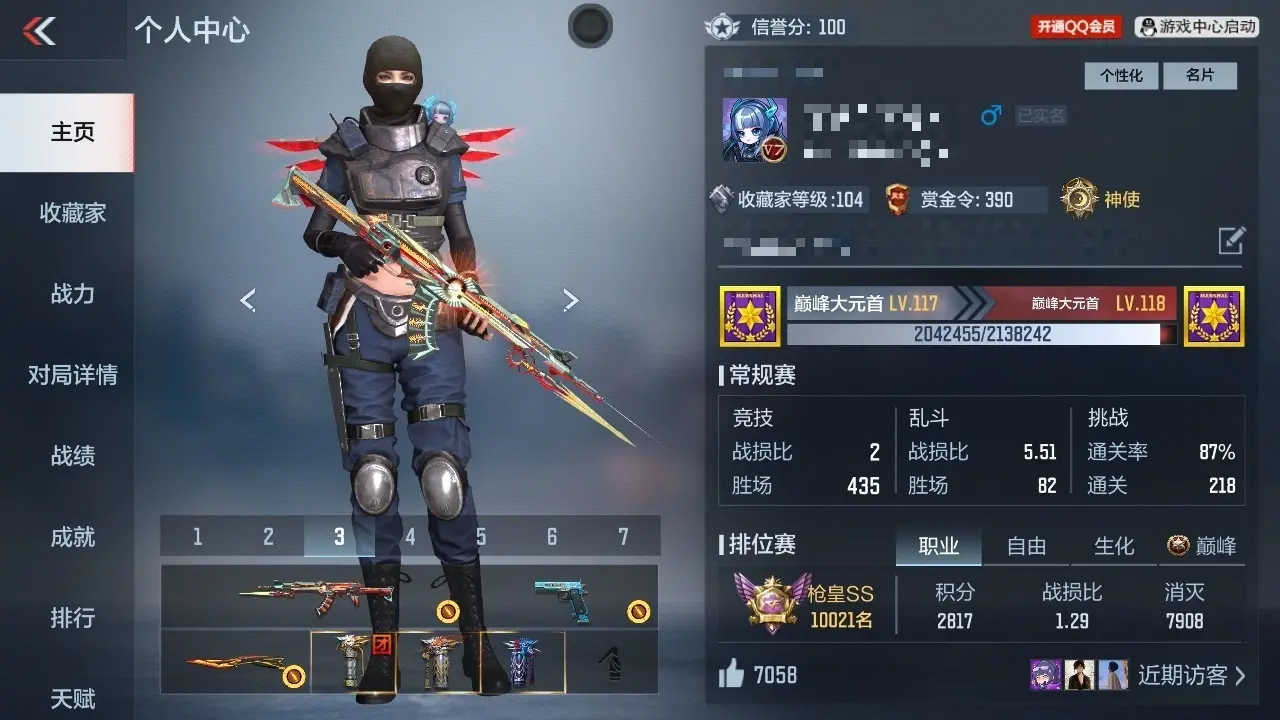Viewport: 1280px width, 720px height.
Task: Show the previous character with the left arrow
Action: (248, 299)
